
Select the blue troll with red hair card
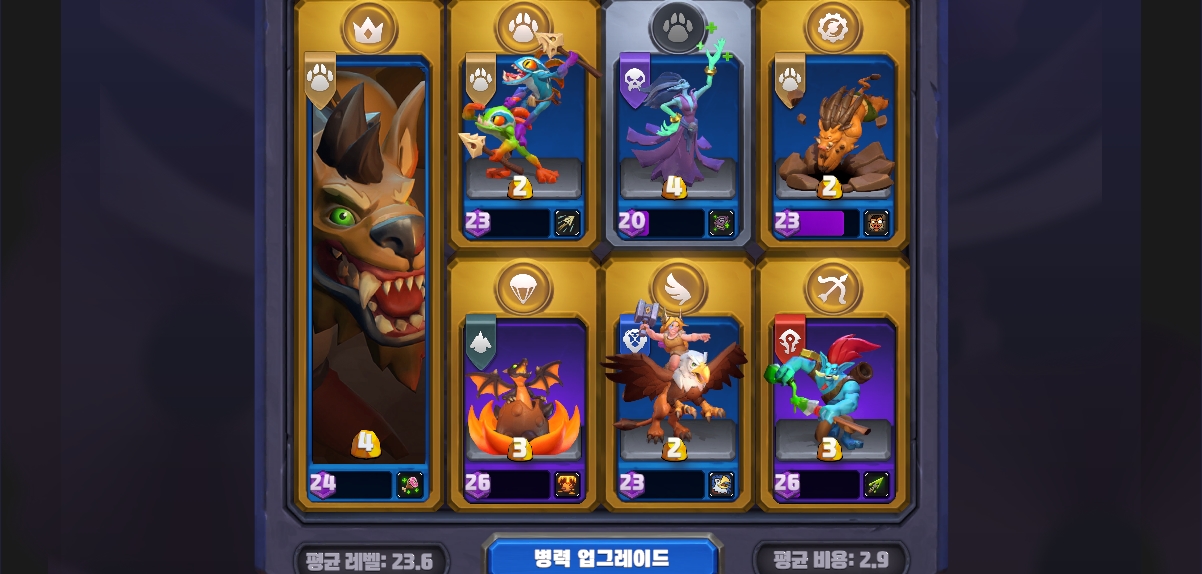pyautogui.click(x=832, y=390)
